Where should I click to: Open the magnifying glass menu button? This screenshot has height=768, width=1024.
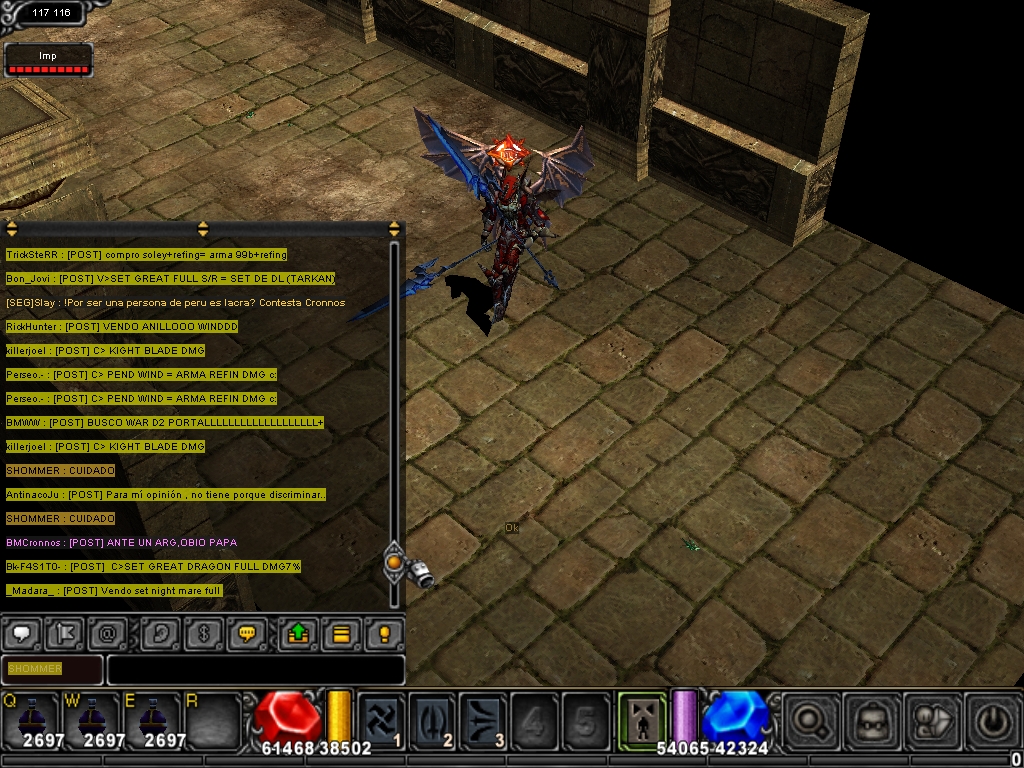(x=809, y=718)
